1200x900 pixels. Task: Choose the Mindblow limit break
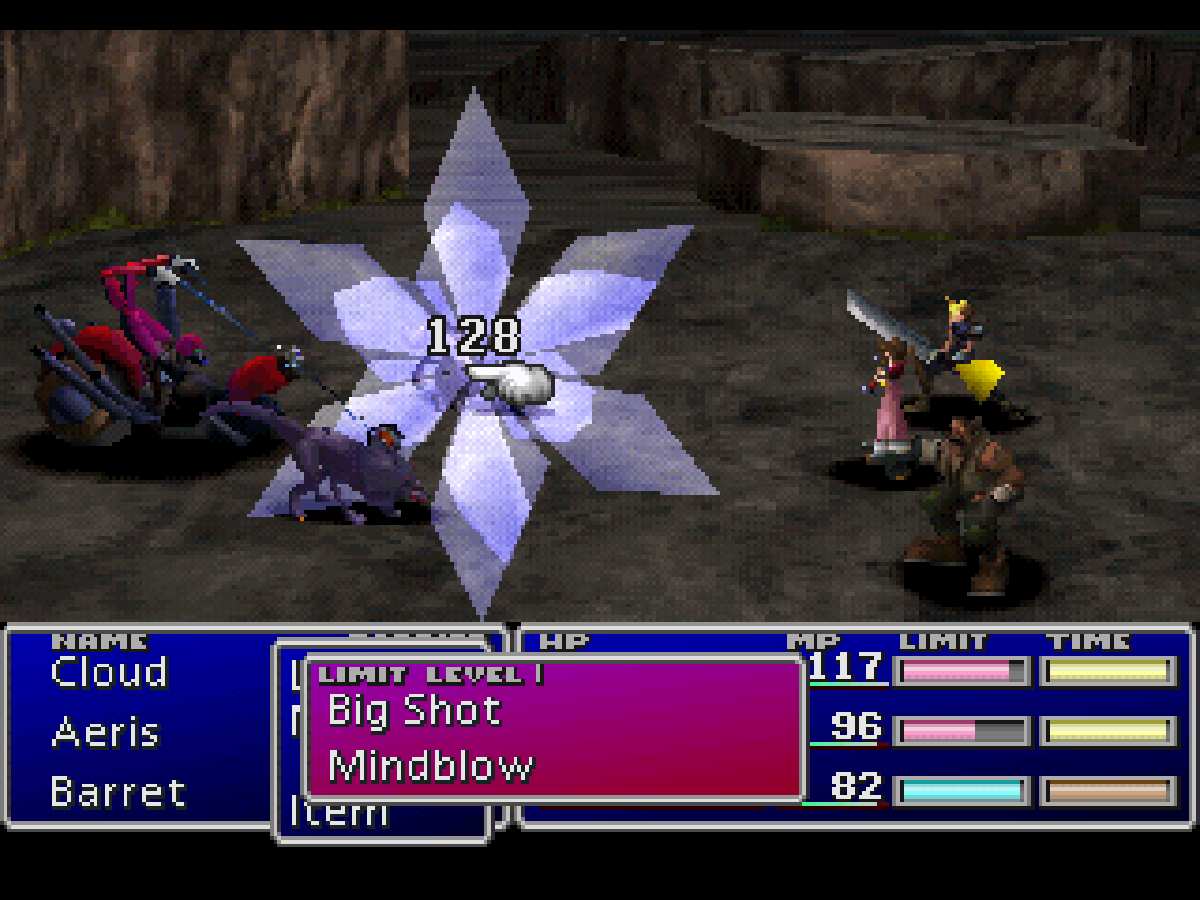pos(430,767)
